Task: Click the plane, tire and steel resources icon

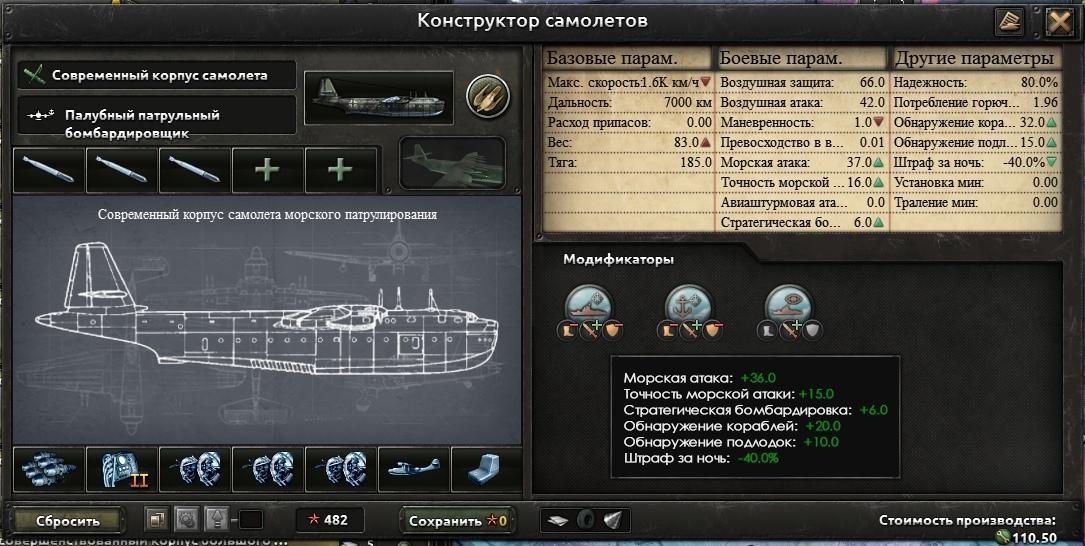Action: pos(587,521)
